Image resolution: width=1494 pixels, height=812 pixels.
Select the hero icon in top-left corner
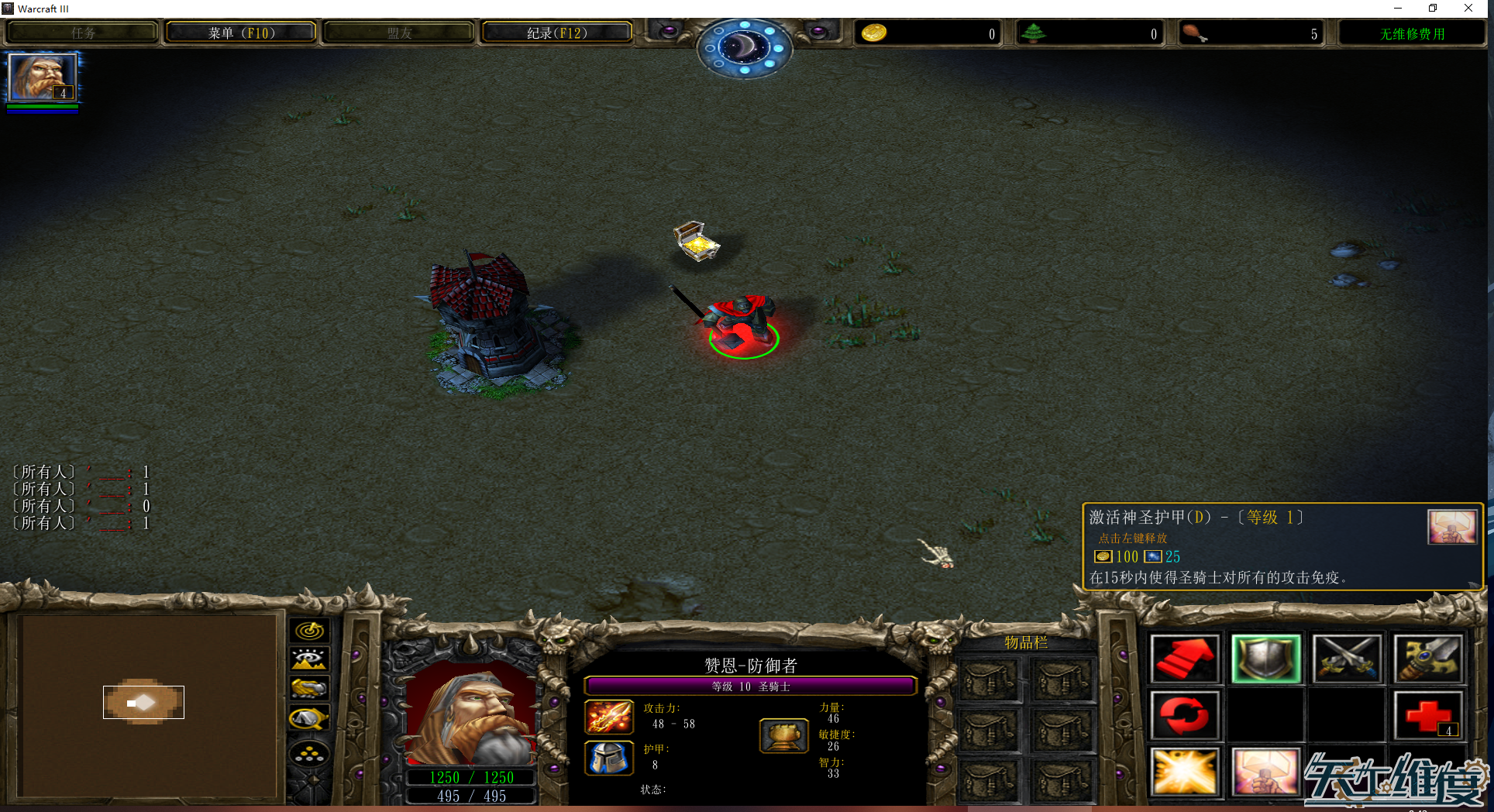(x=42, y=77)
